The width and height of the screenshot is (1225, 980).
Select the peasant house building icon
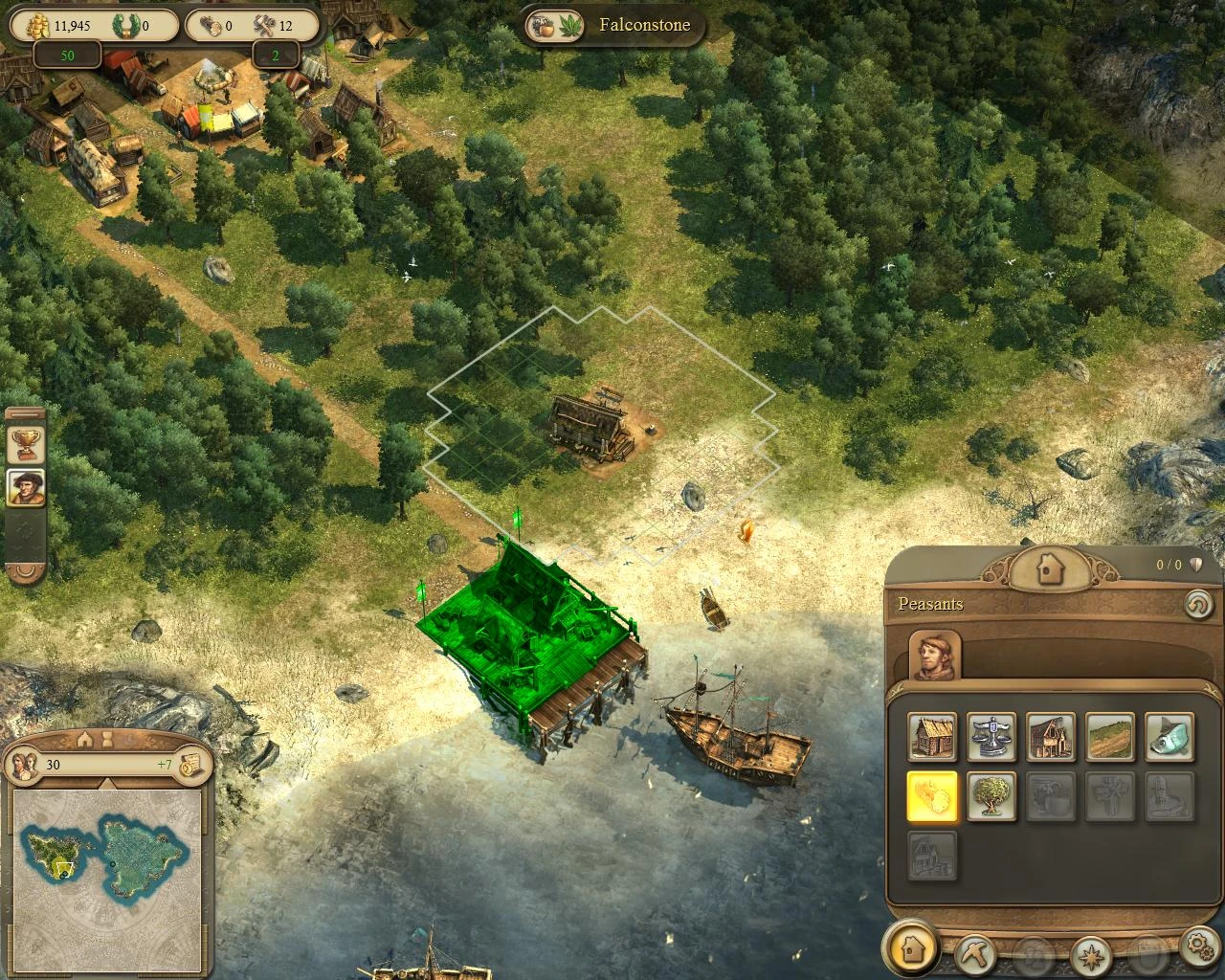(x=932, y=738)
